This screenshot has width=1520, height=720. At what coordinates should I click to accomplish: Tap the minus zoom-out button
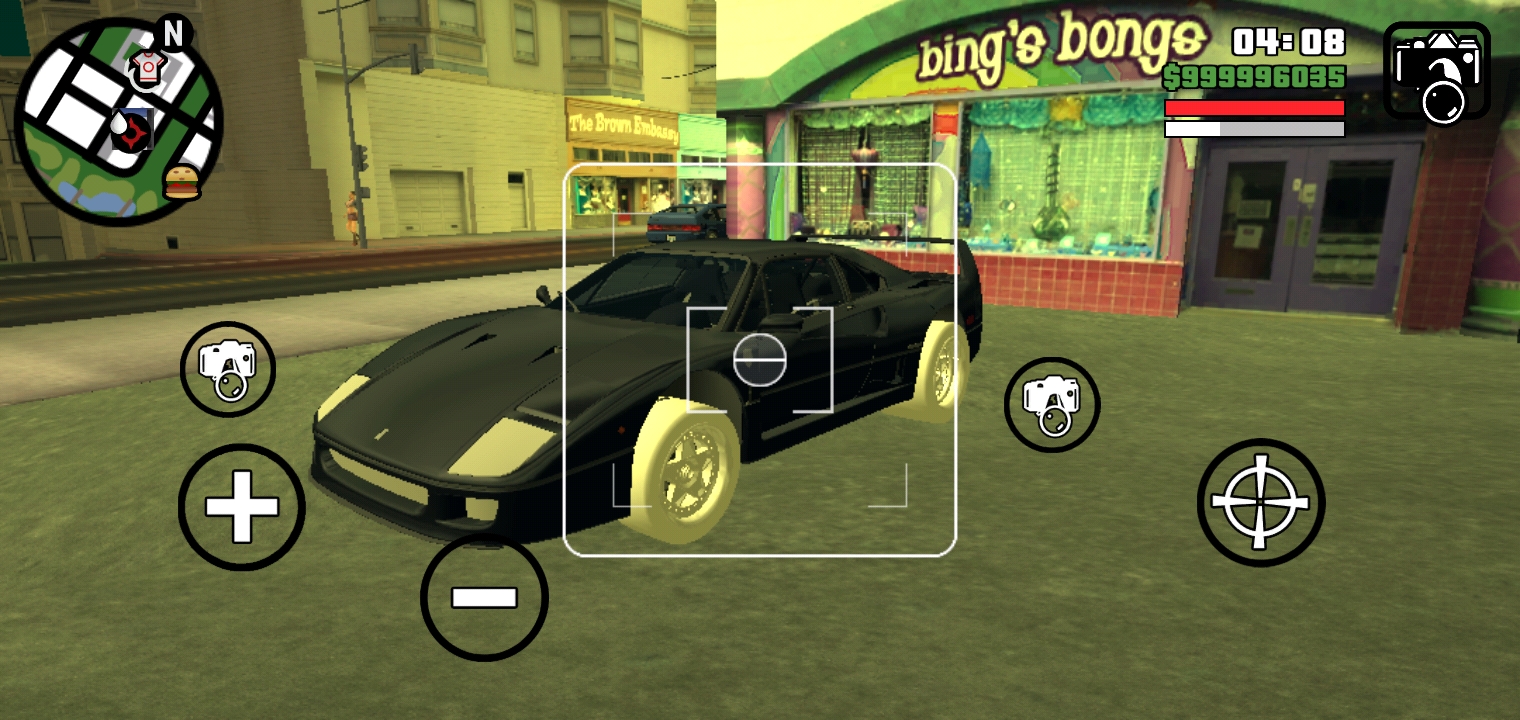(484, 597)
